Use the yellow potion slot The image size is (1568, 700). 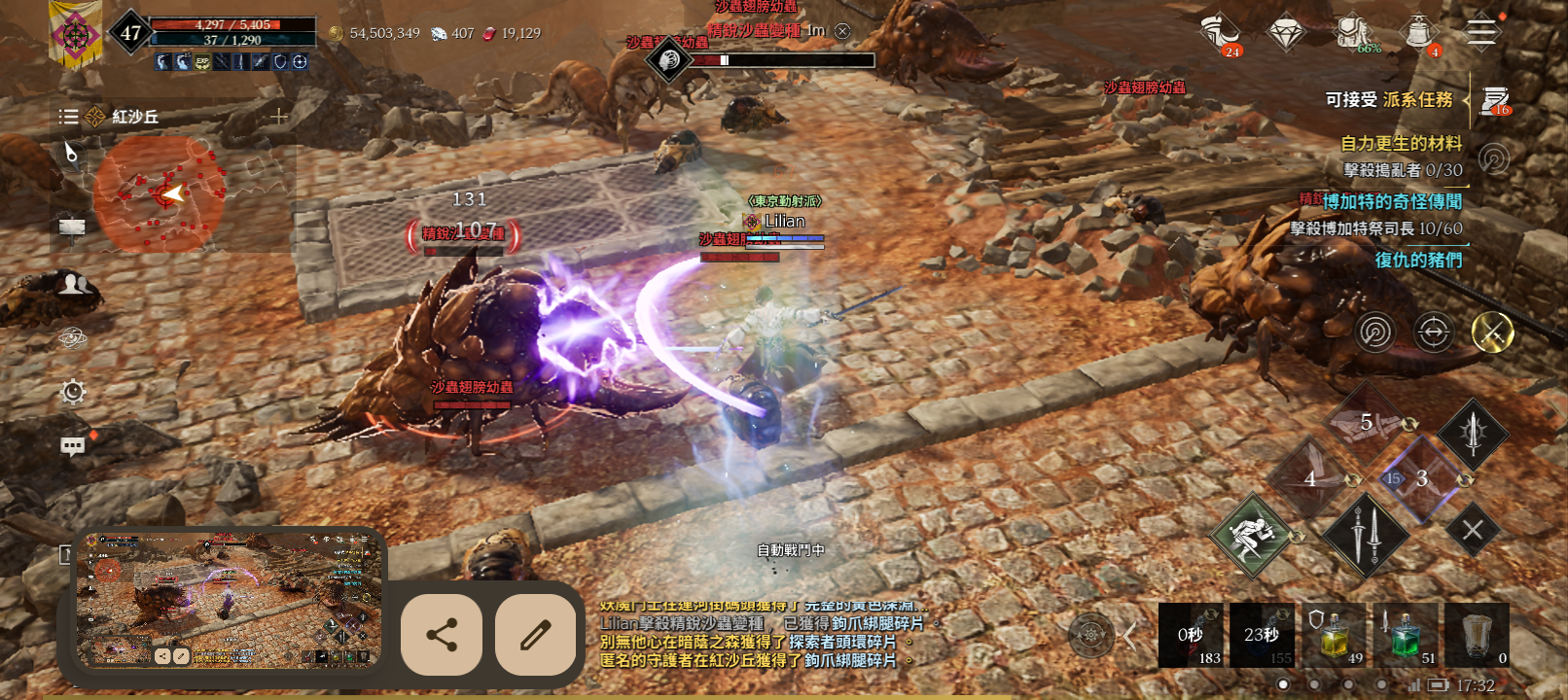coord(1335,635)
